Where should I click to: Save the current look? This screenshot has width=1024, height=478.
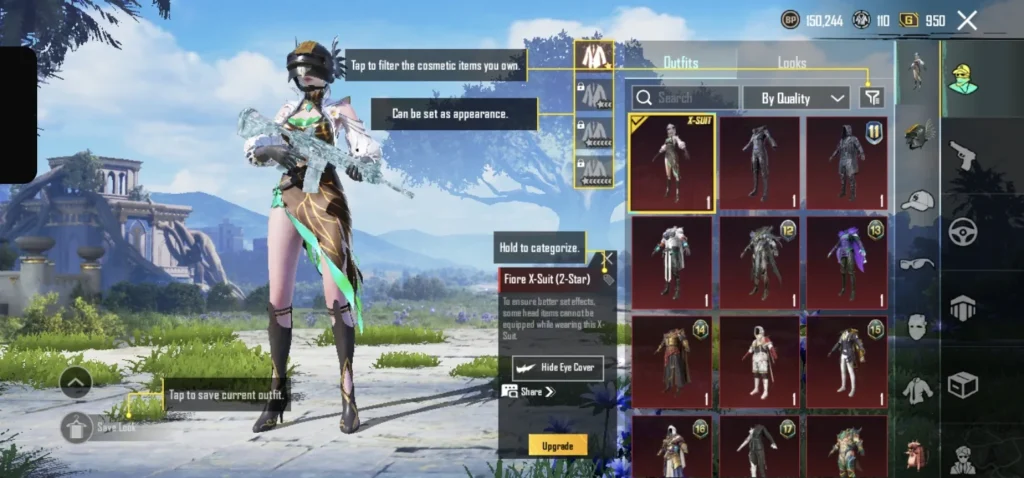point(78,427)
